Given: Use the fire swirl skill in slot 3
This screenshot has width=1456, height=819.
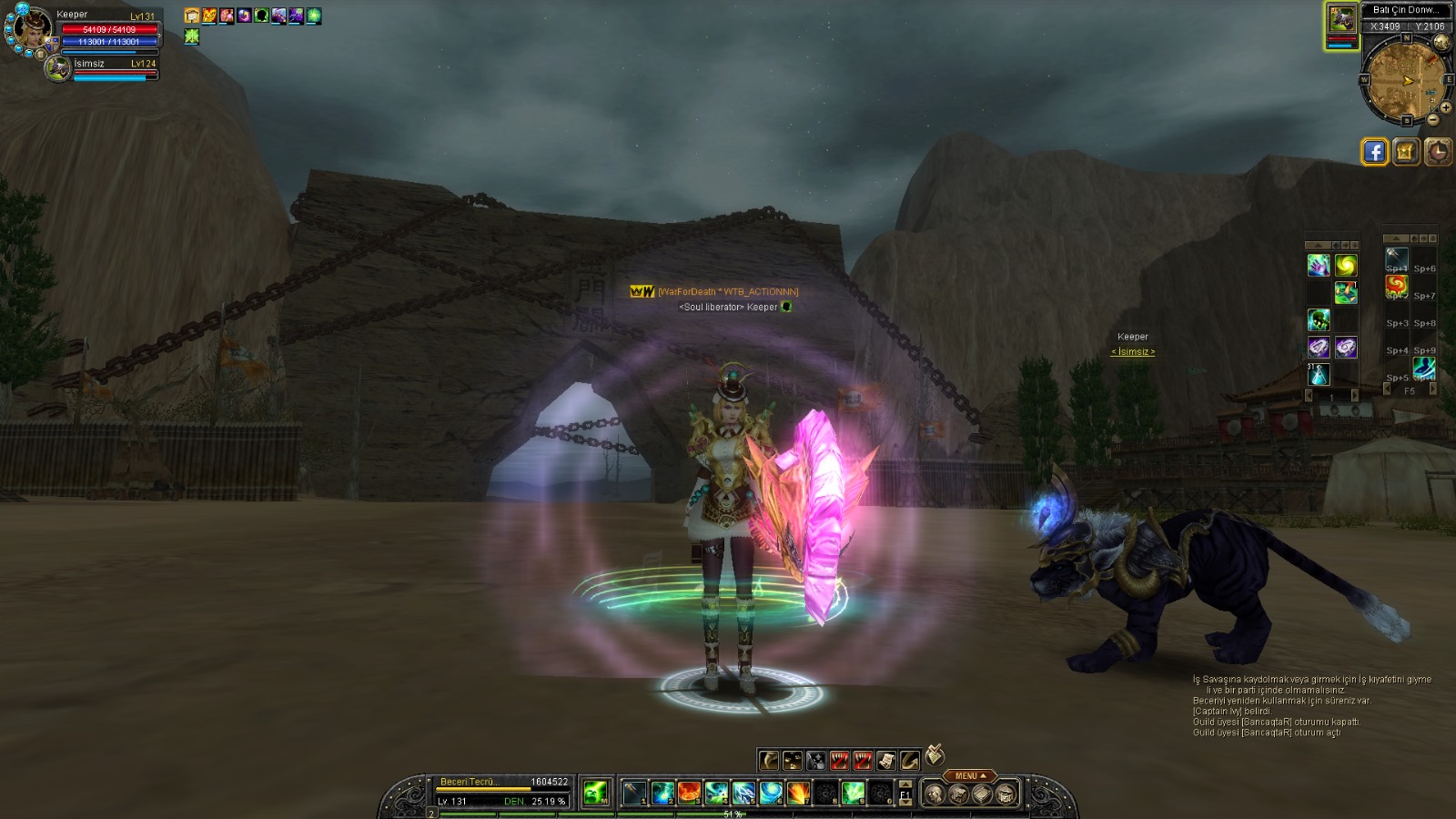Looking at the screenshot, I should pos(689,794).
